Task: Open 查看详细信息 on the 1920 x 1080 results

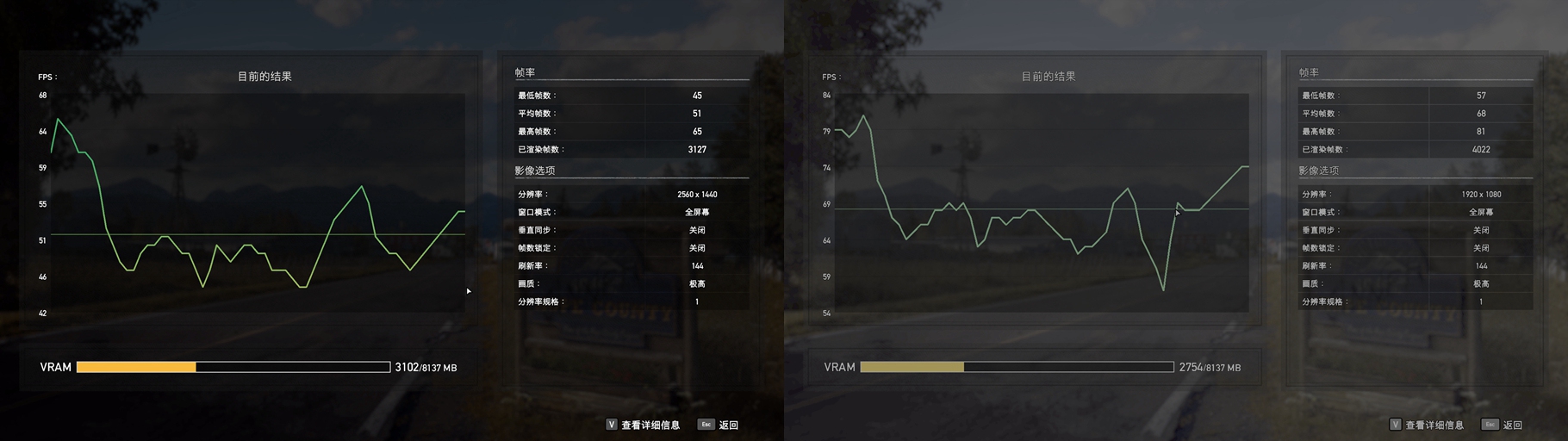Action: (1428, 425)
